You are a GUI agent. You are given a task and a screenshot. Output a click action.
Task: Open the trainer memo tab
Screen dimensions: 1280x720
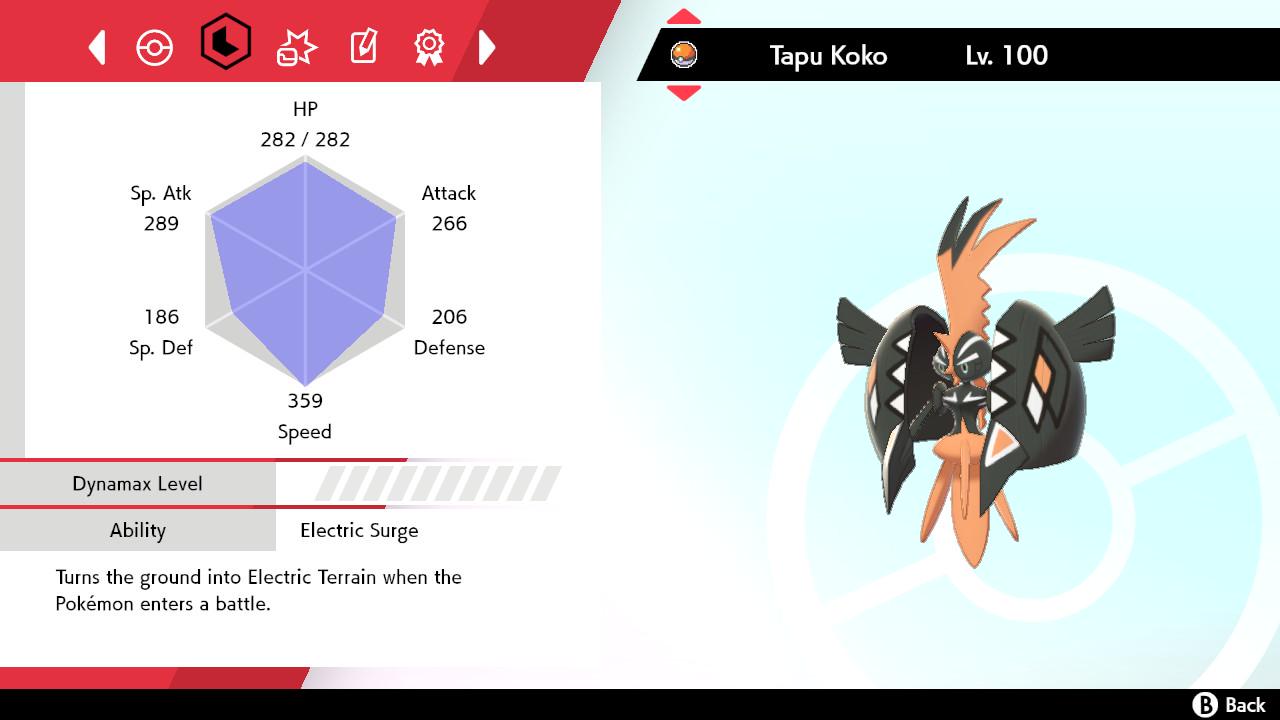click(x=363, y=47)
